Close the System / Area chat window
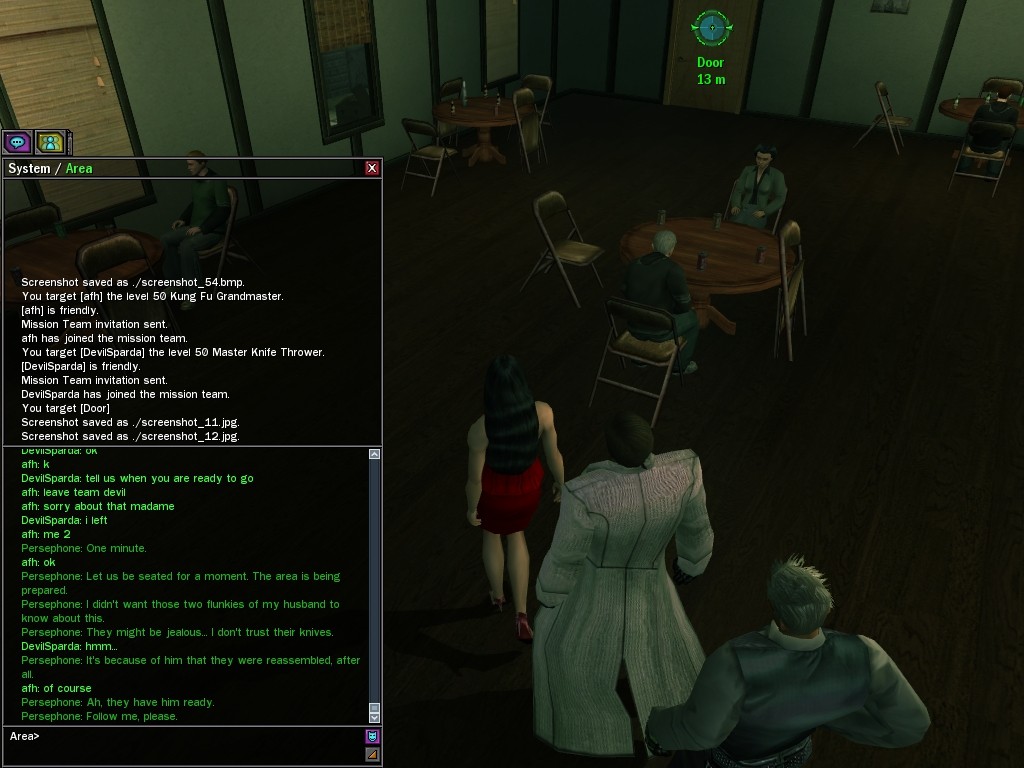1024x768 pixels. pos(372,168)
